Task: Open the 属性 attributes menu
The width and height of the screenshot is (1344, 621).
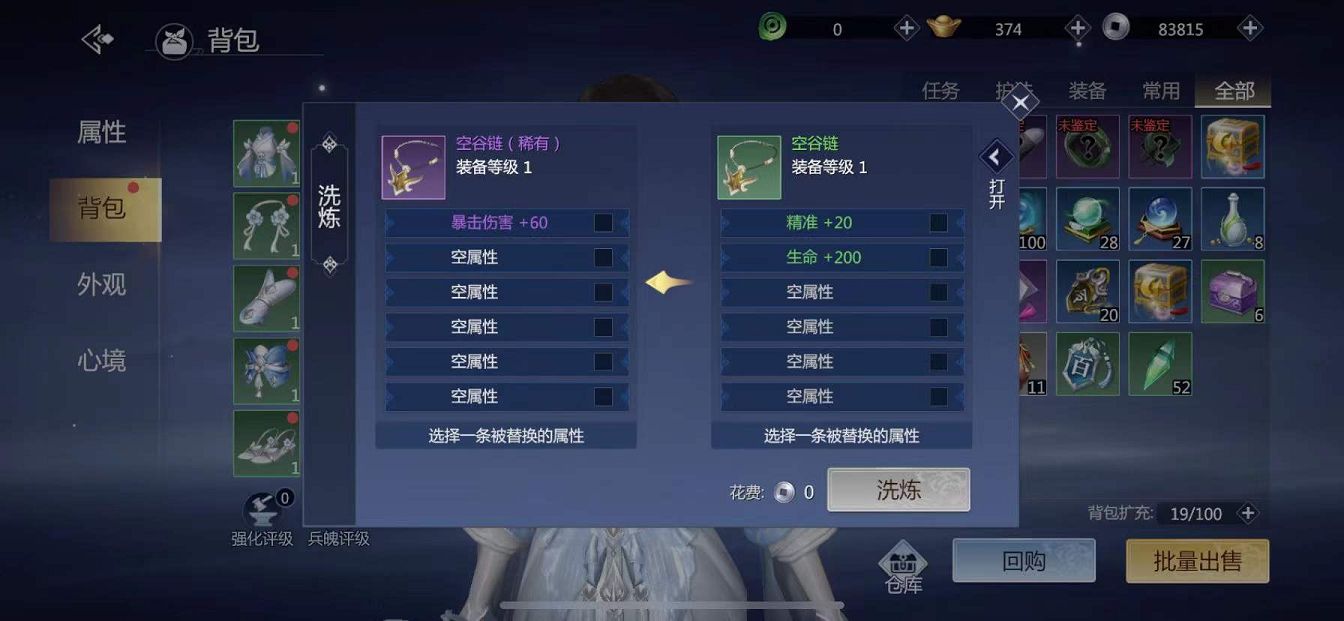Action: (x=102, y=132)
